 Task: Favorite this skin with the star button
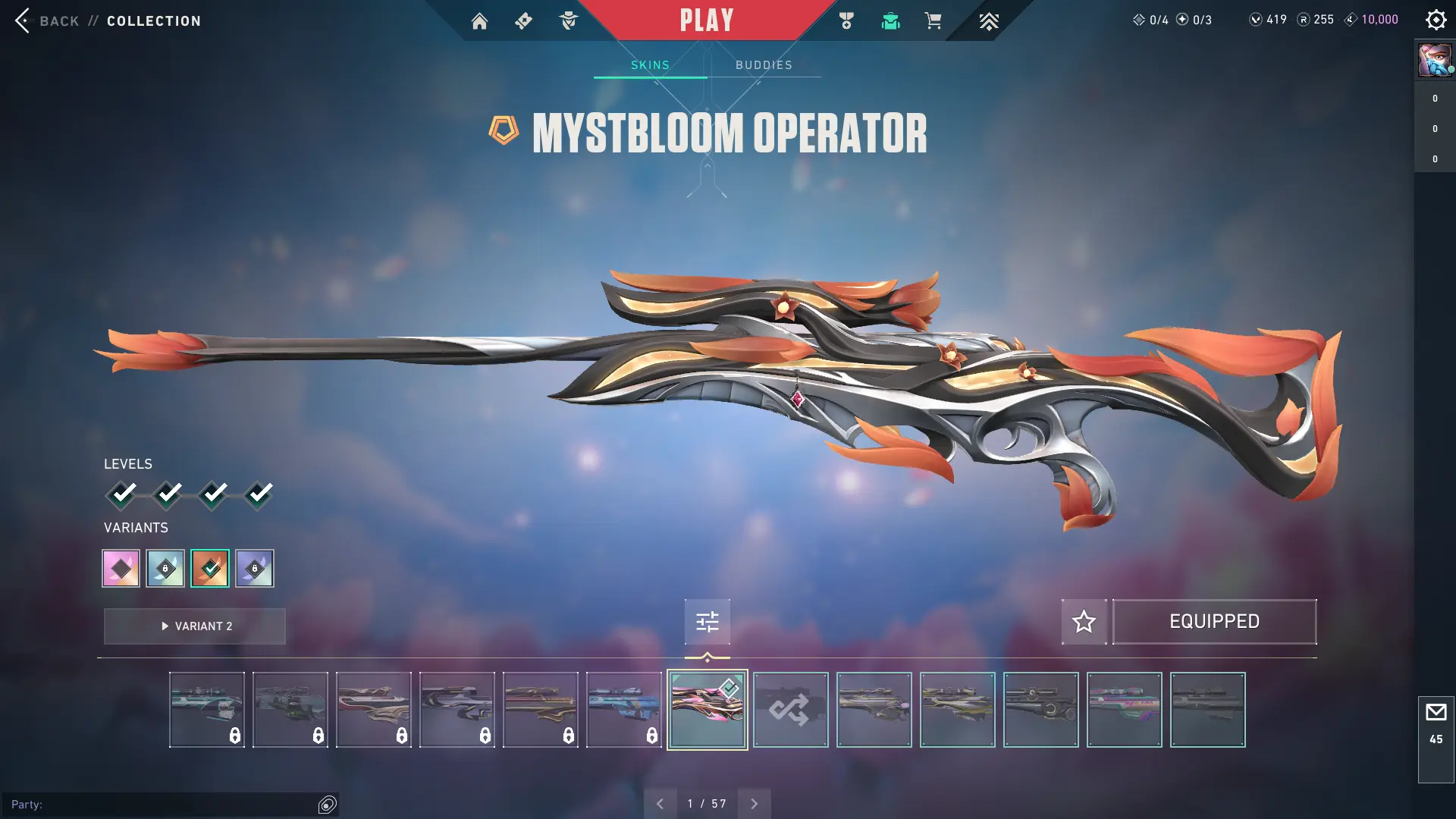(1084, 622)
